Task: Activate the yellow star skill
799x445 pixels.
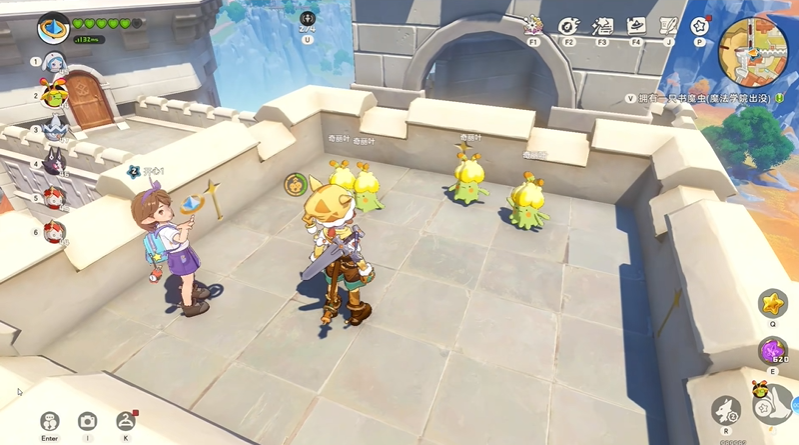Action: (771, 302)
